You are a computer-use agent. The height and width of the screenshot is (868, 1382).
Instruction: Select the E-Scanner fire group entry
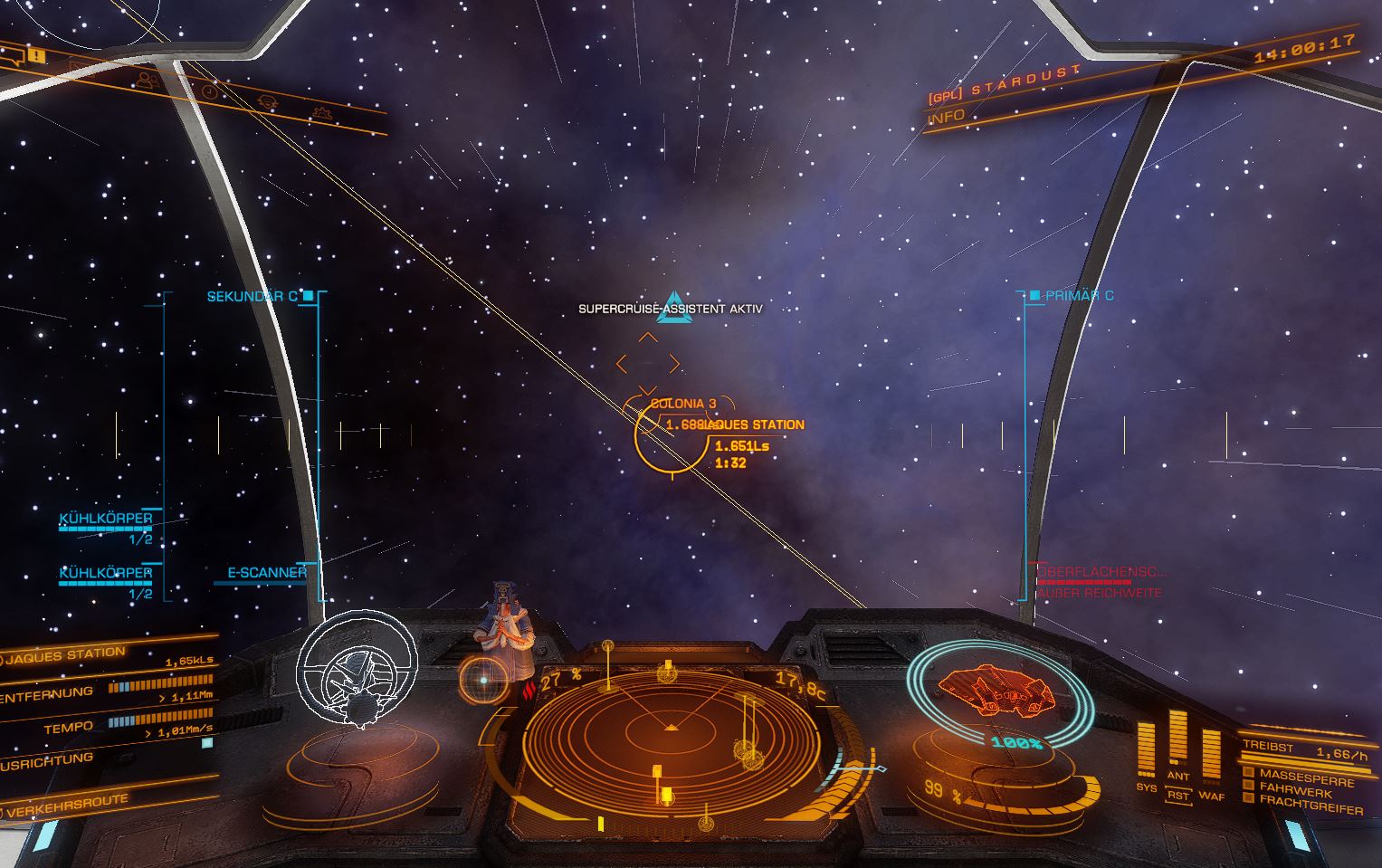[266, 572]
